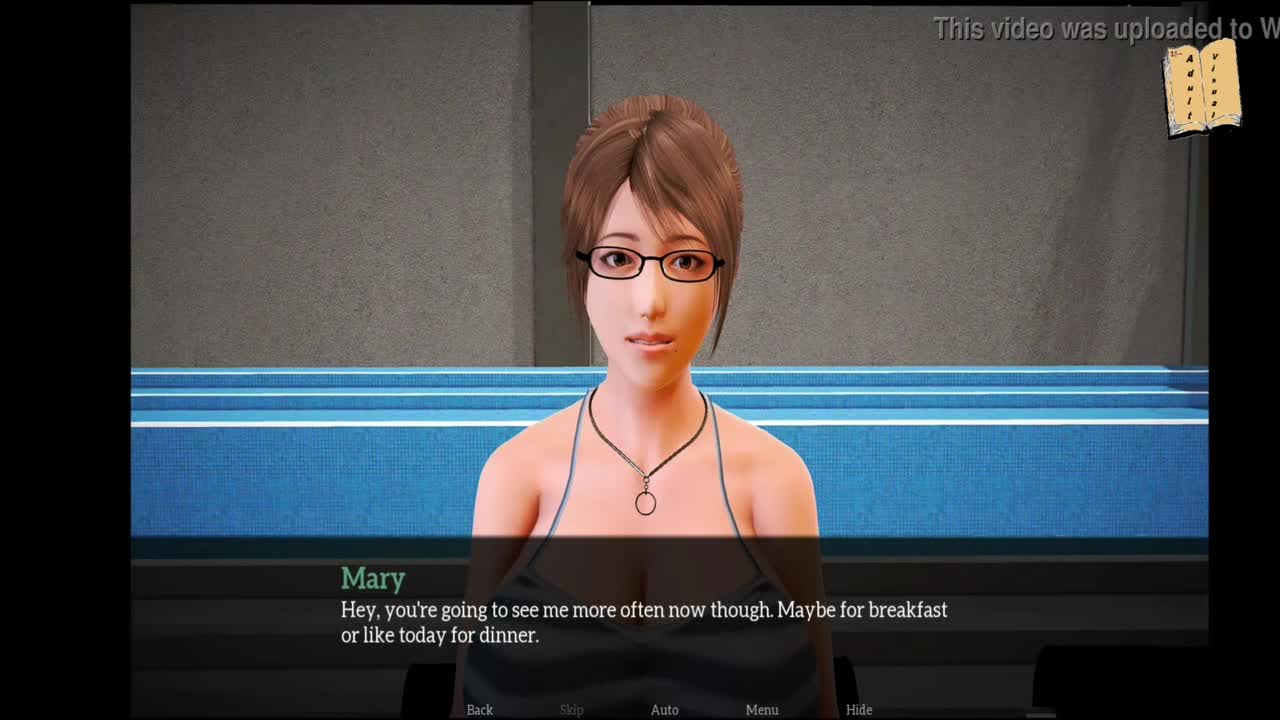The width and height of the screenshot is (1280, 720).
Task: Skip ahead through the dialogue
Action: 571,709
